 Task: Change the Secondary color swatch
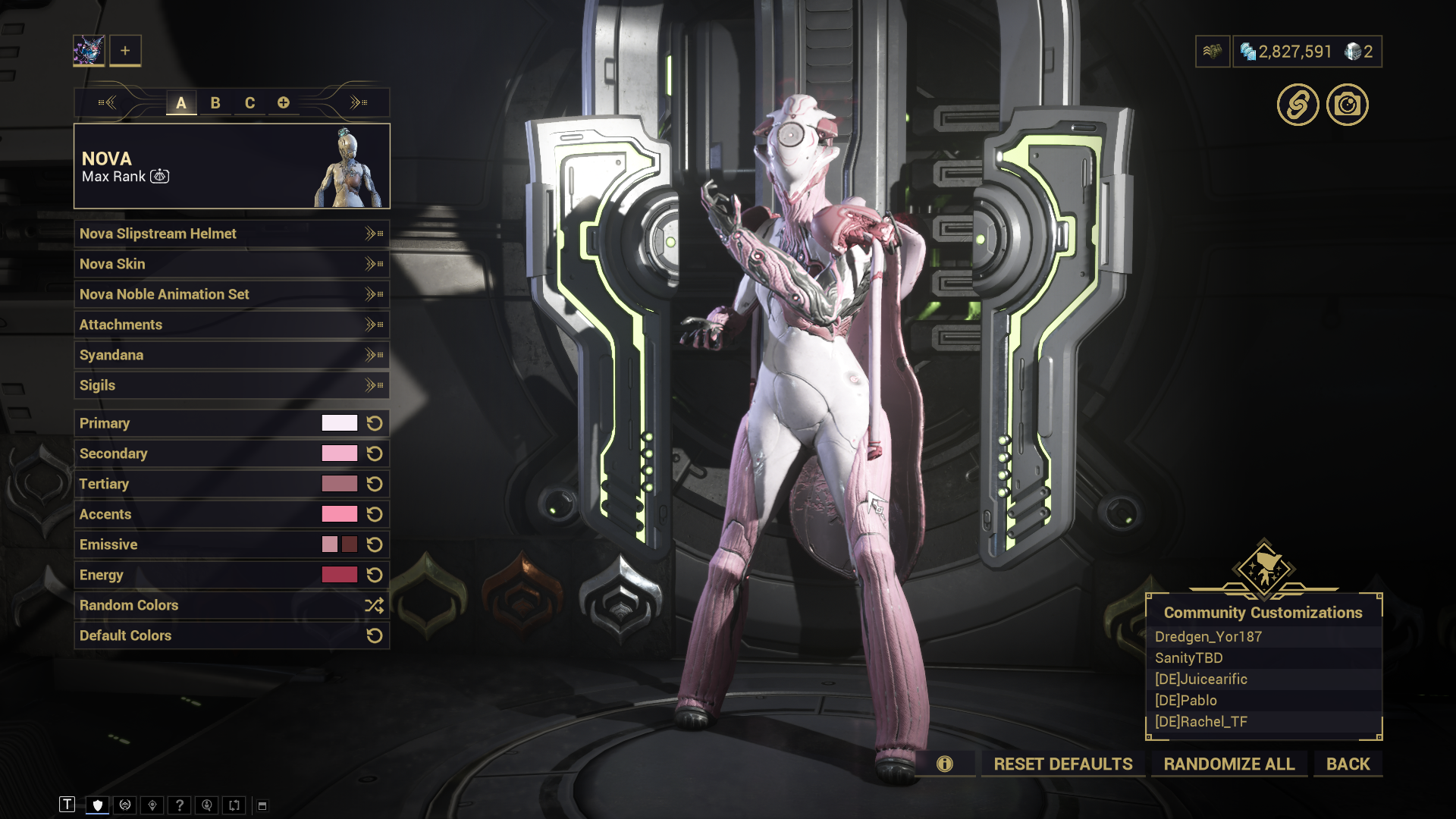click(339, 453)
